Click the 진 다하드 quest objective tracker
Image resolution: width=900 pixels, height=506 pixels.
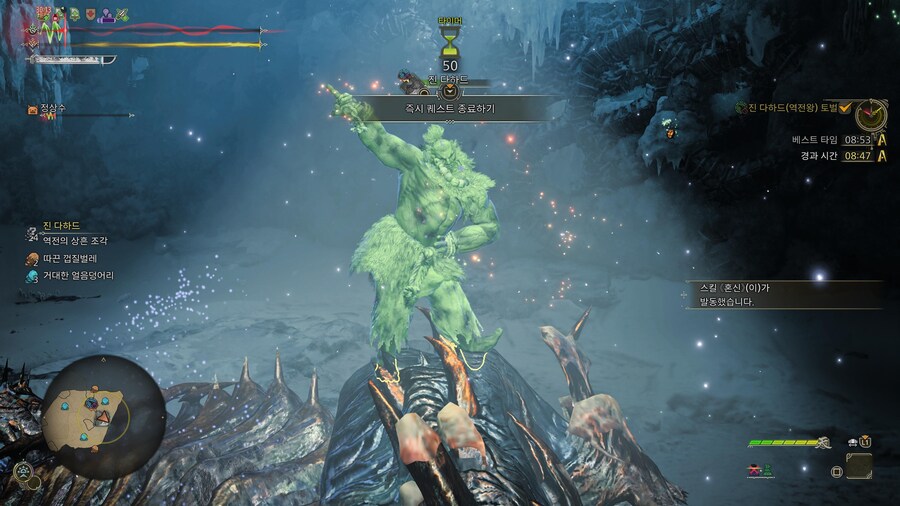(800, 108)
